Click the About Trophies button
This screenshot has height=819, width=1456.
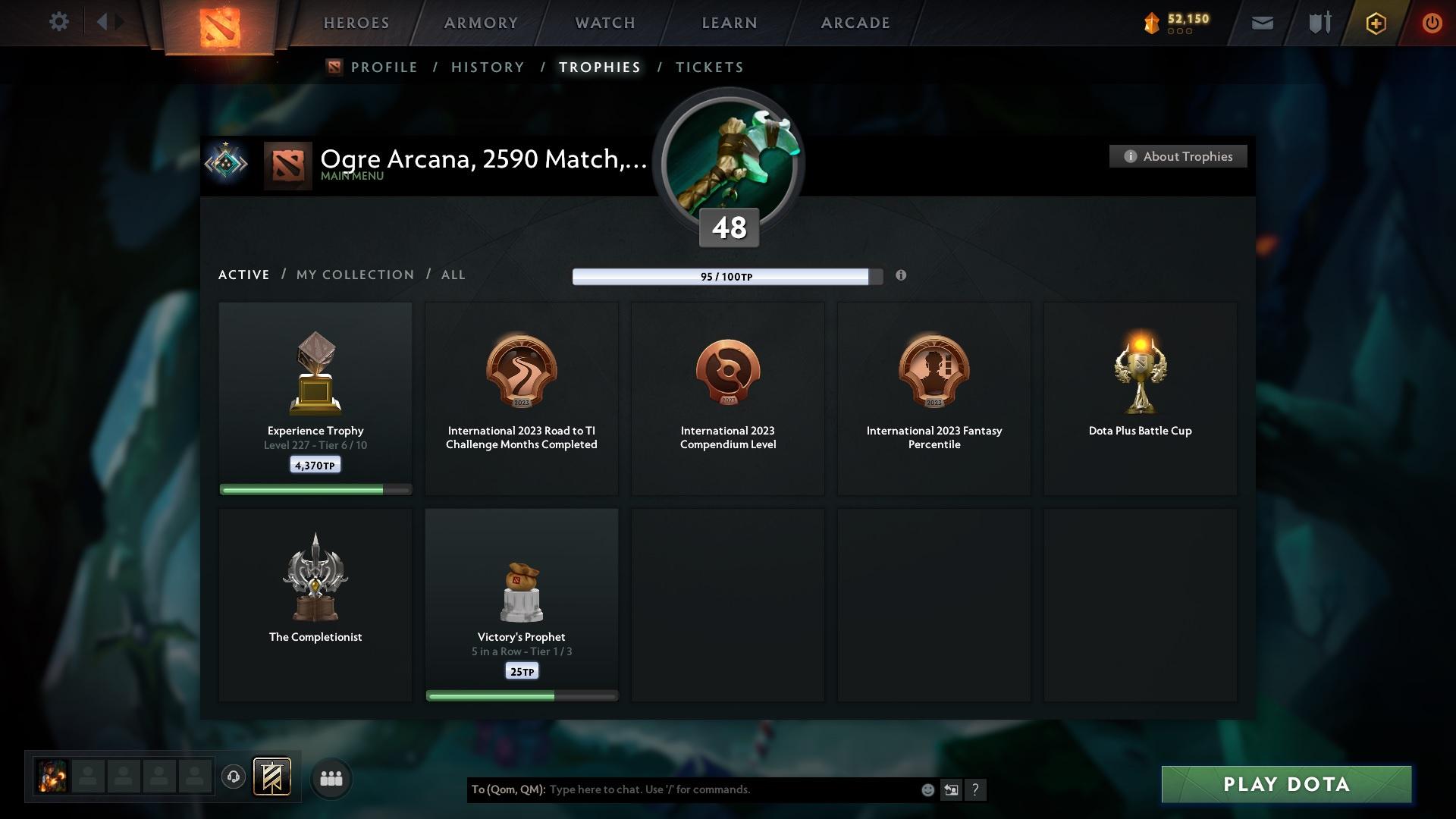(x=1178, y=156)
